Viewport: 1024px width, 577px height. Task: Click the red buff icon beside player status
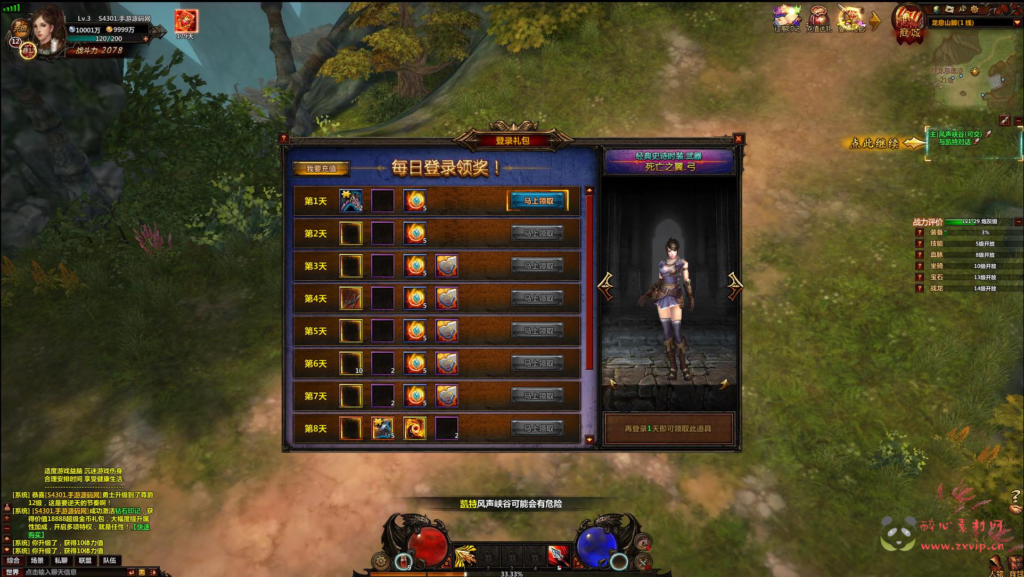coord(185,21)
